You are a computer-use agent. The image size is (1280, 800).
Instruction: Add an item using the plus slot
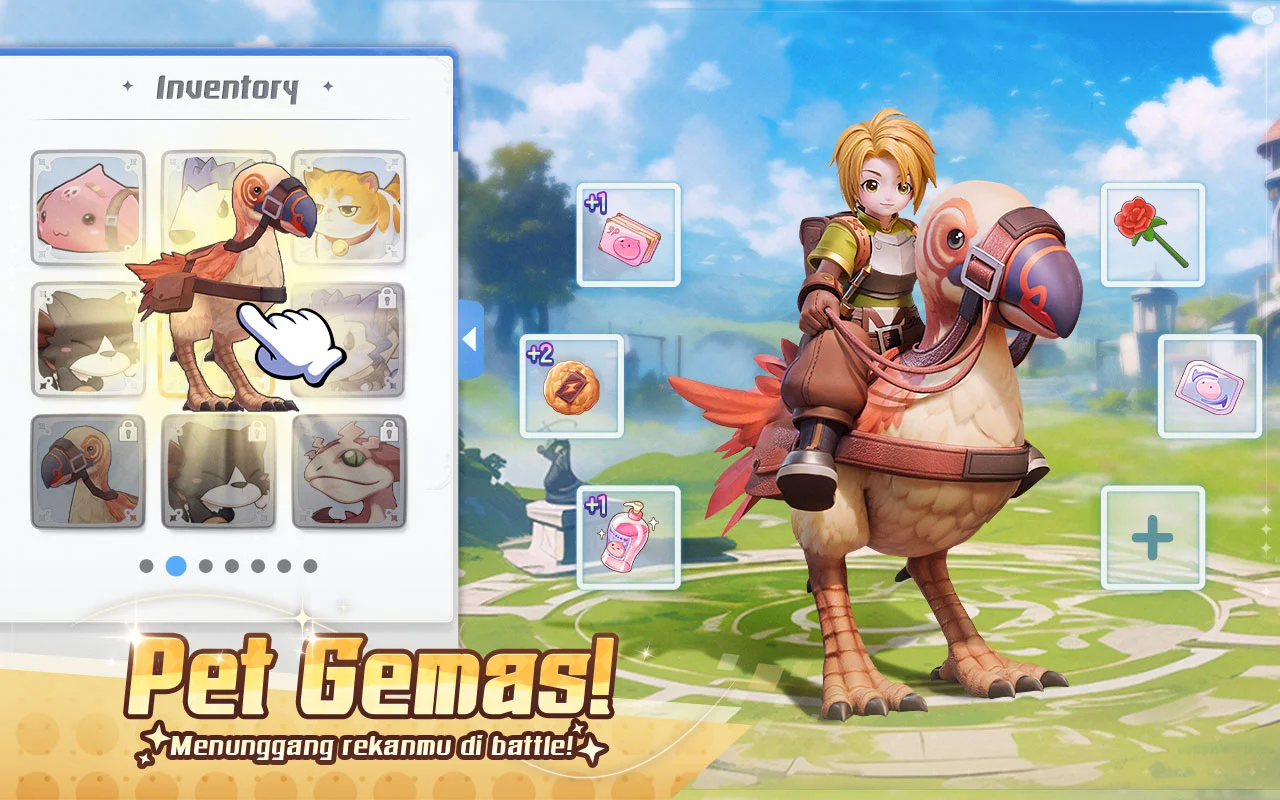coord(1152,537)
